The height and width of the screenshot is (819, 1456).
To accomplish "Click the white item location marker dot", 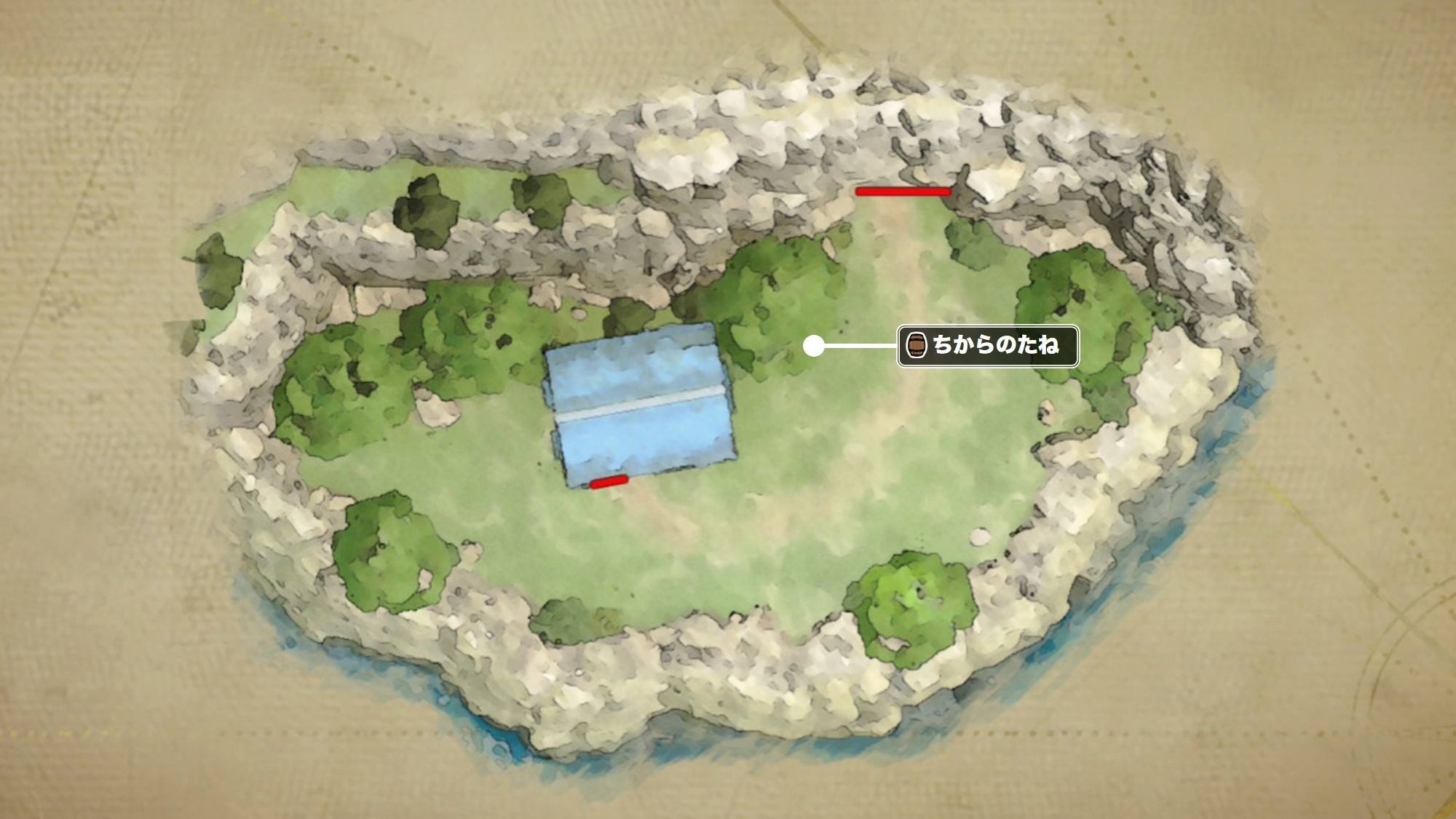I will click(813, 347).
